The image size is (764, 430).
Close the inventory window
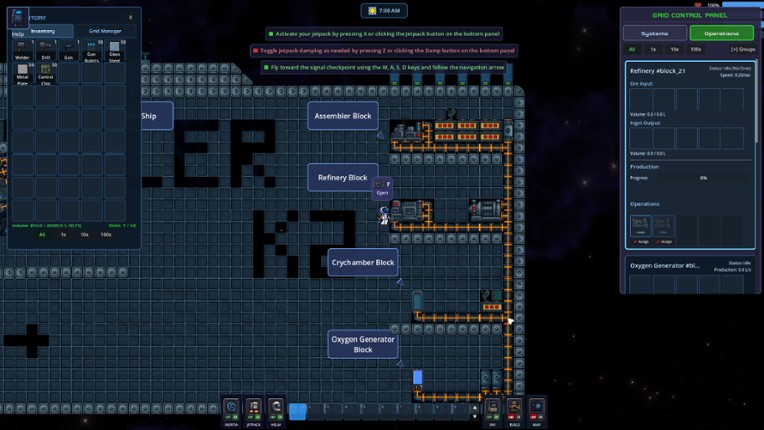[x=130, y=17]
